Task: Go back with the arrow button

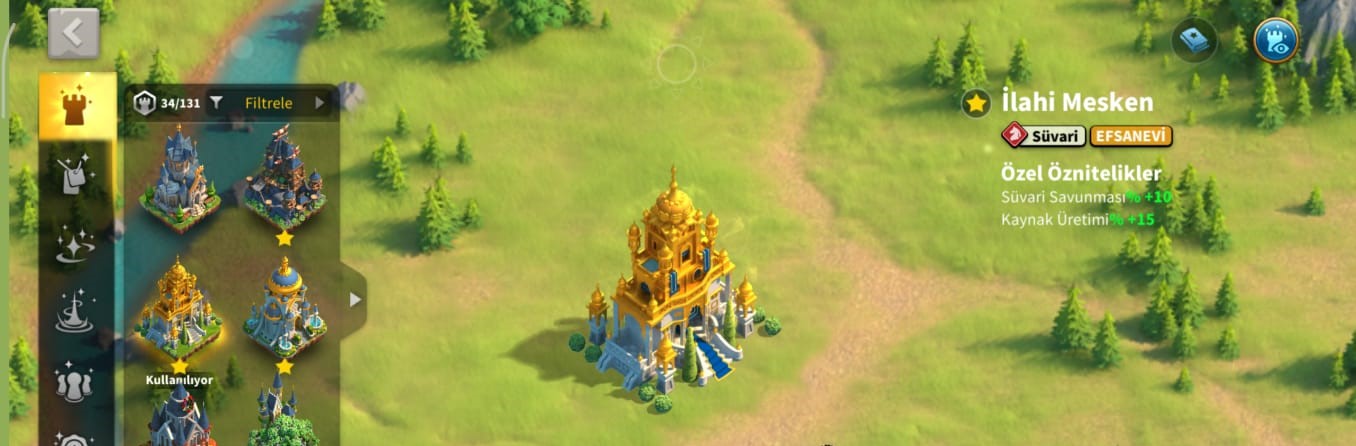Action: (x=73, y=33)
